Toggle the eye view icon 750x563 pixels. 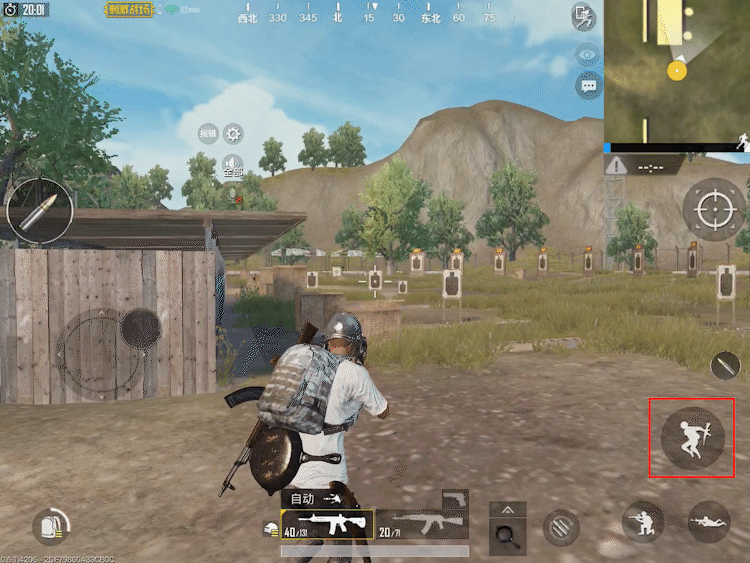tap(587, 55)
